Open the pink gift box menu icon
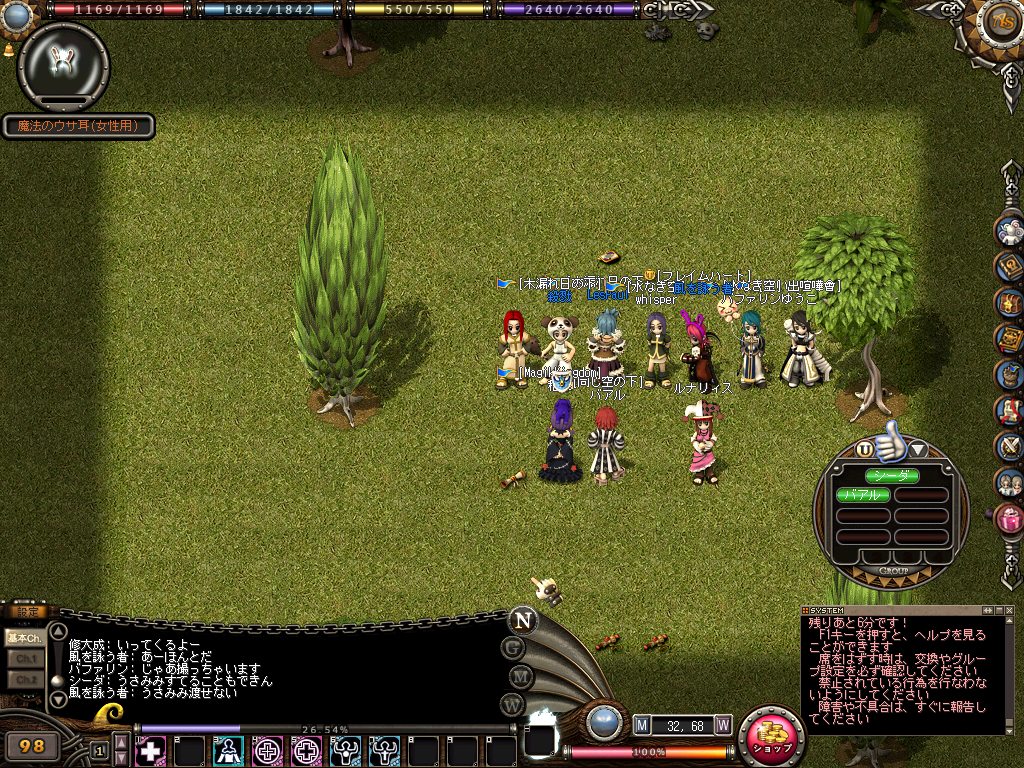This screenshot has width=1024, height=768. 1009,518
